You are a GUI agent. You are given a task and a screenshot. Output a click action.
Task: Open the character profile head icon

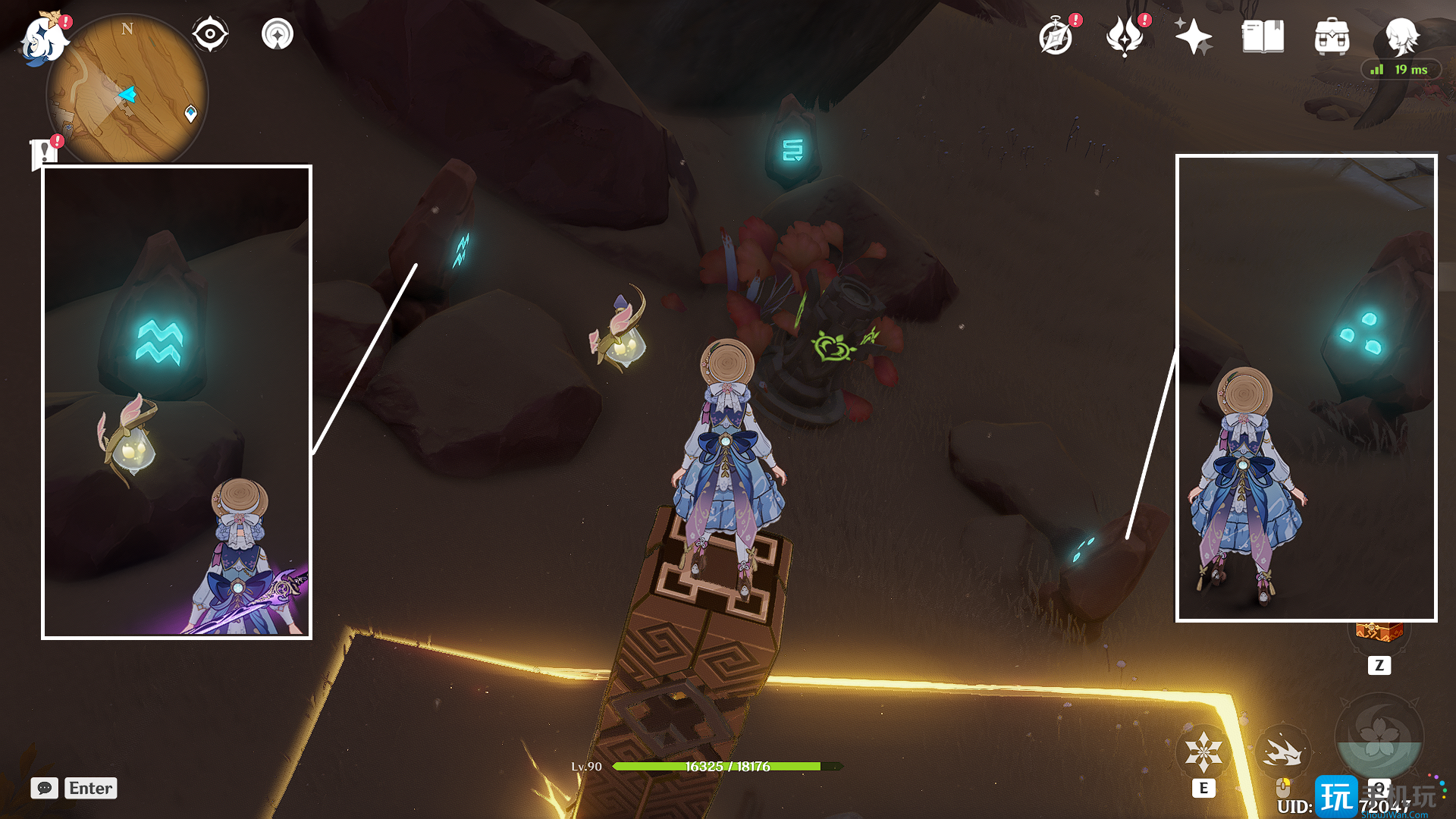point(1401,35)
